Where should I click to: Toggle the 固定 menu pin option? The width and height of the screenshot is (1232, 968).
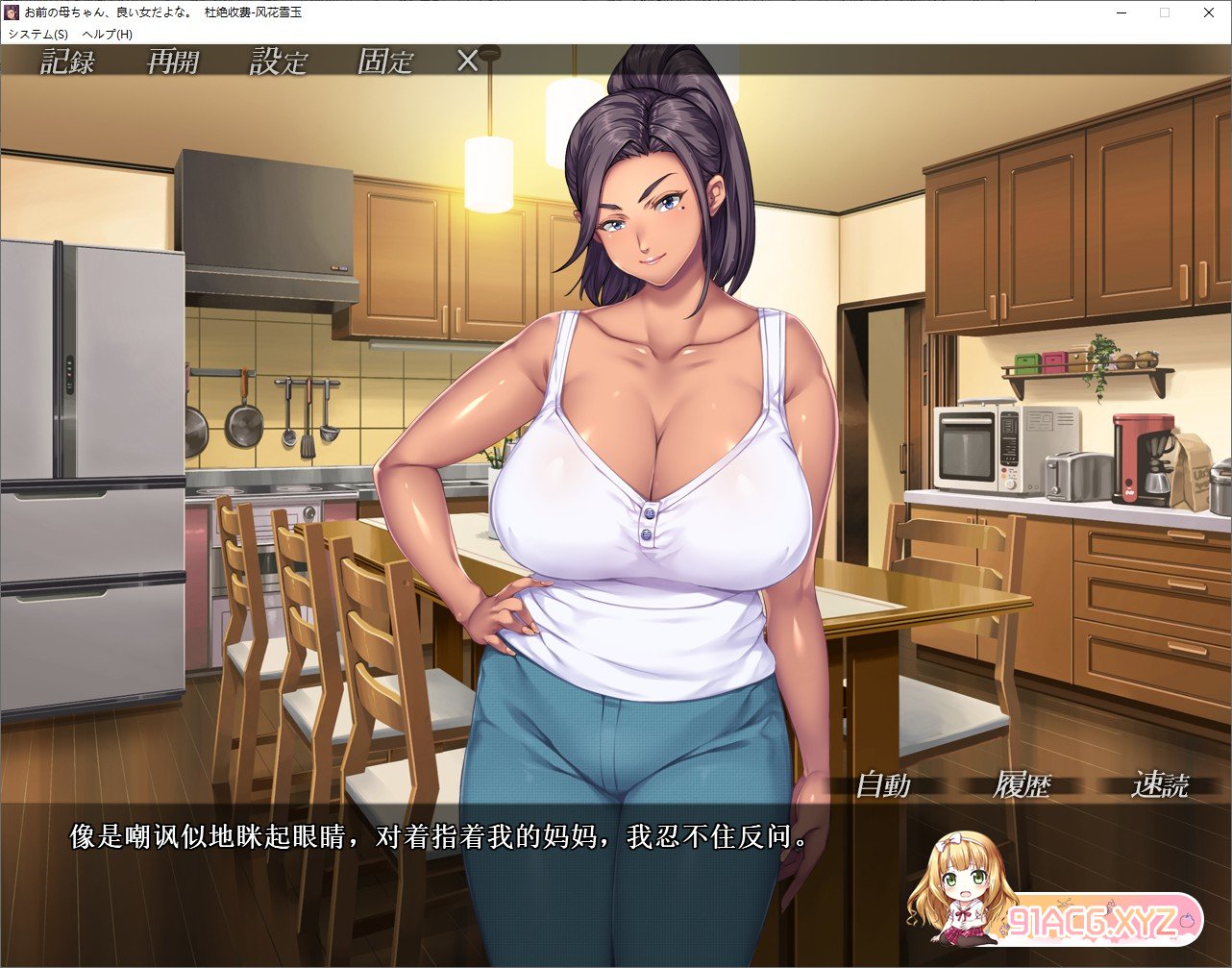pos(384,62)
